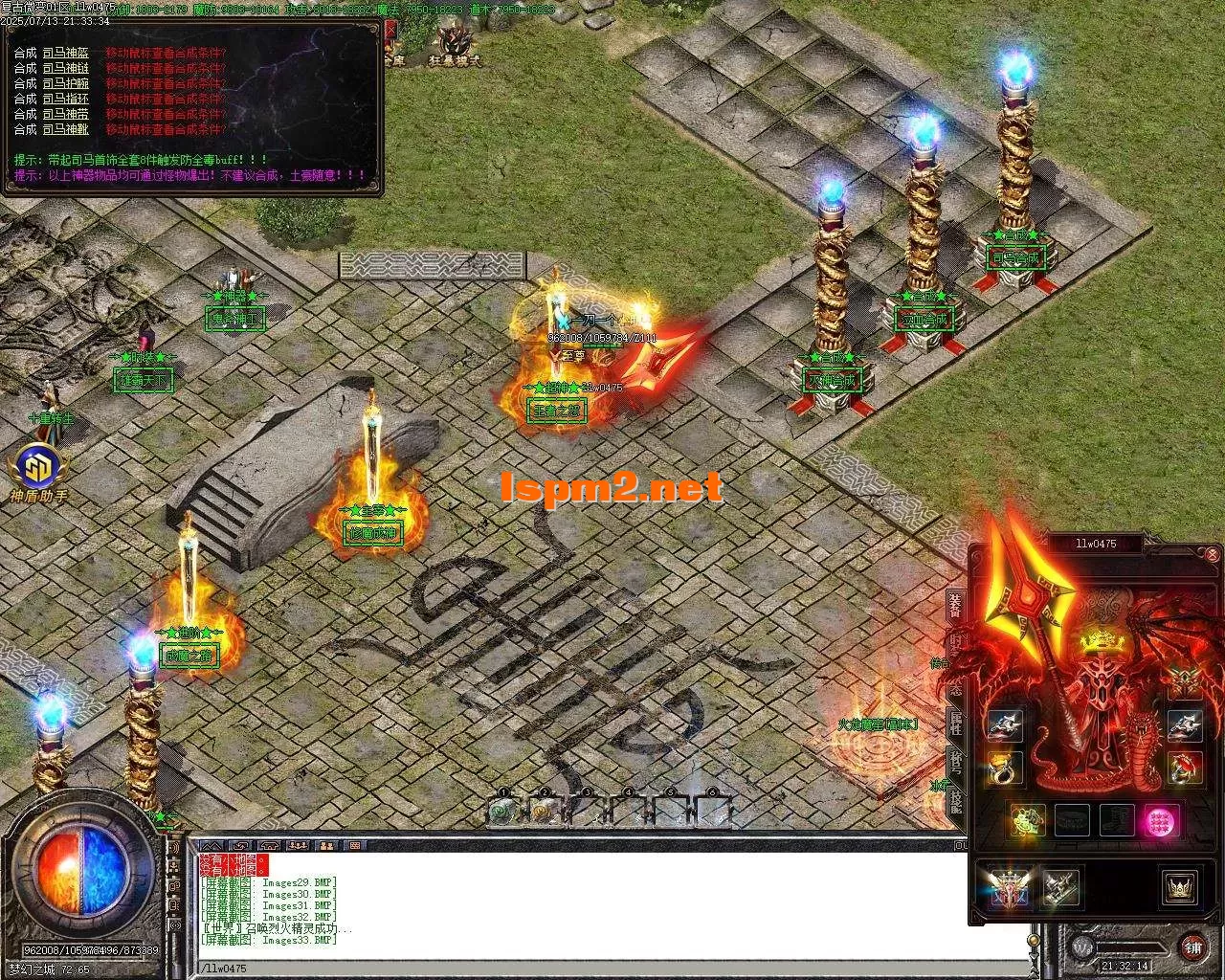
Task: Switch to the 属性 attributes tab
Action: [x=955, y=723]
